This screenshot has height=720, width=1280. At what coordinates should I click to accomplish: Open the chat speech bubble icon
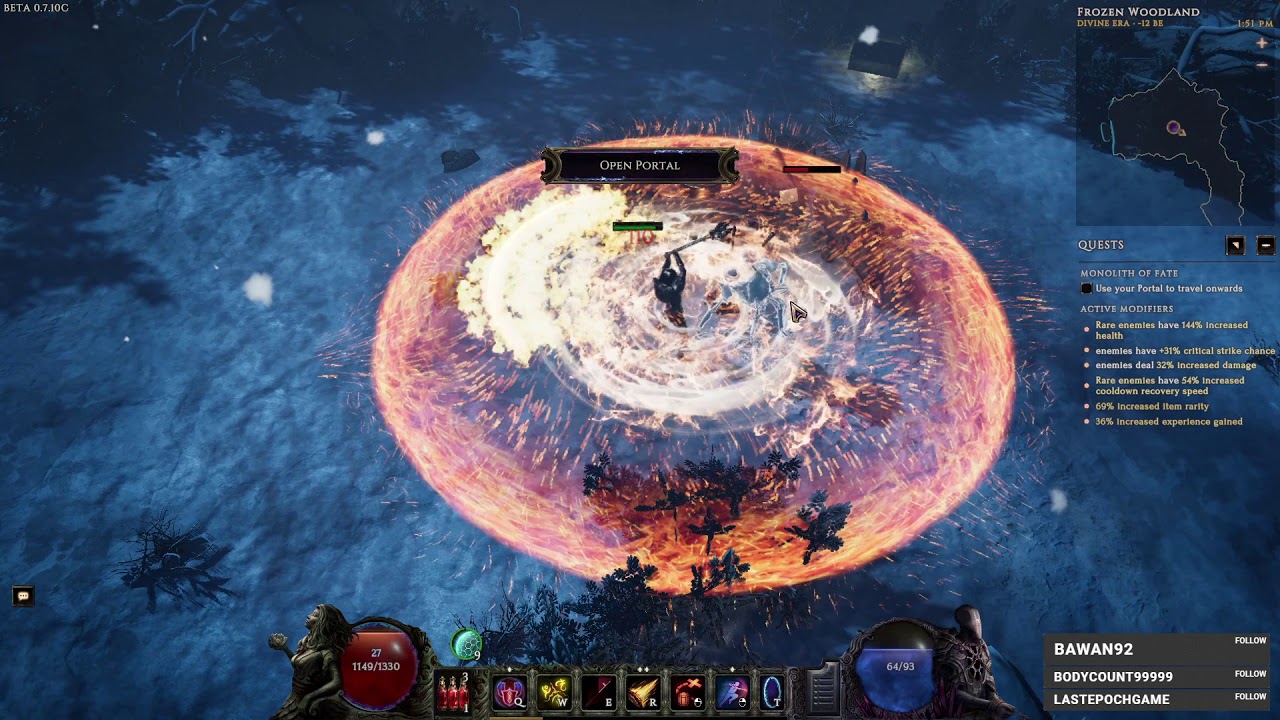[23, 596]
